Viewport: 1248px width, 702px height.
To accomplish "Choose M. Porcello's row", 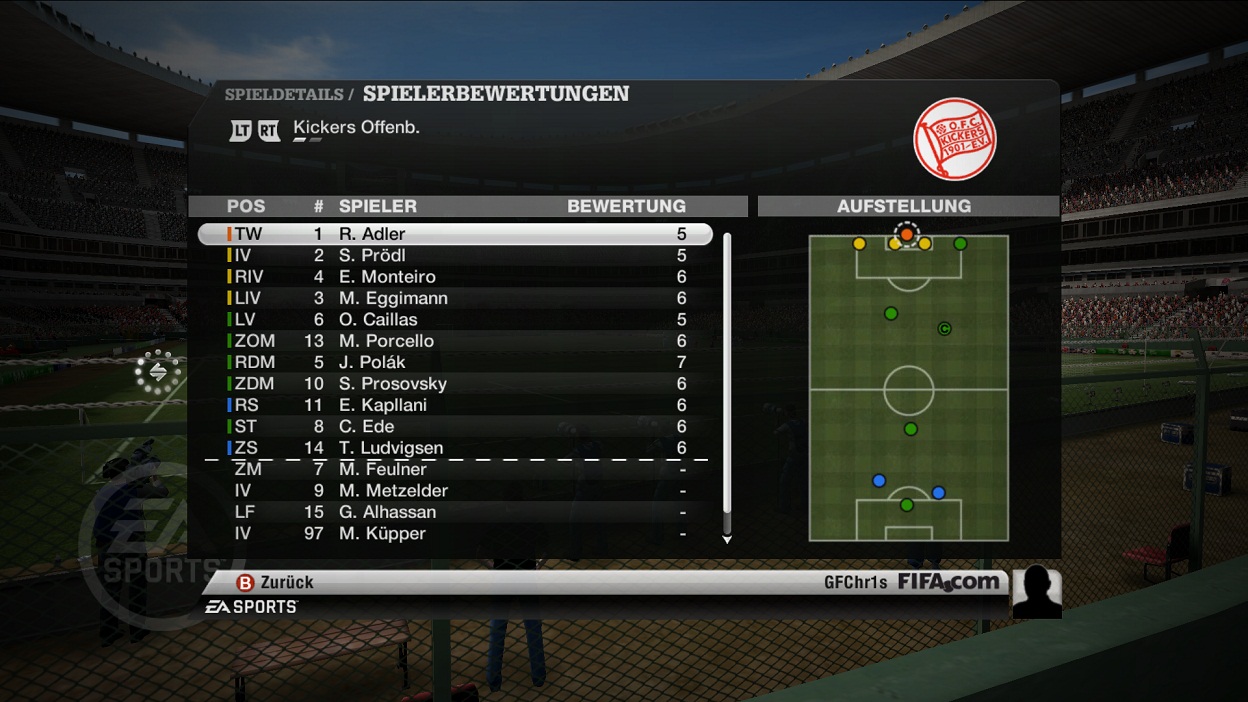I will 455,341.
